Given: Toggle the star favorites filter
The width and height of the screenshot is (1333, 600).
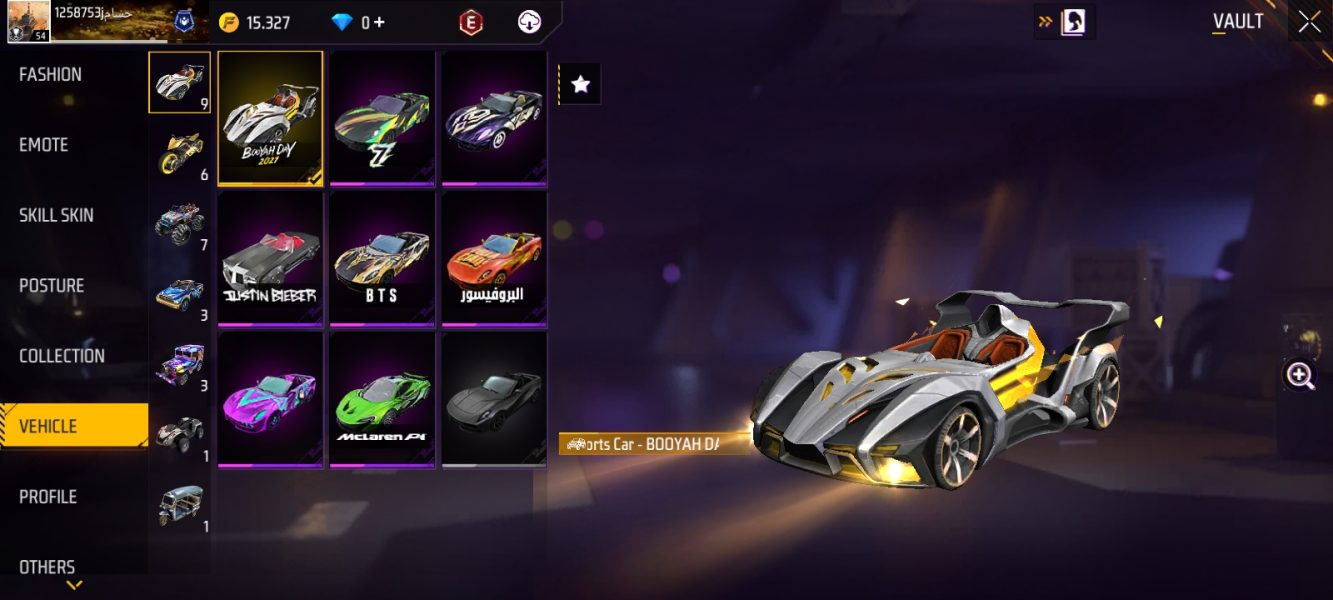Looking at the screenshot, I should pos(580,85).
